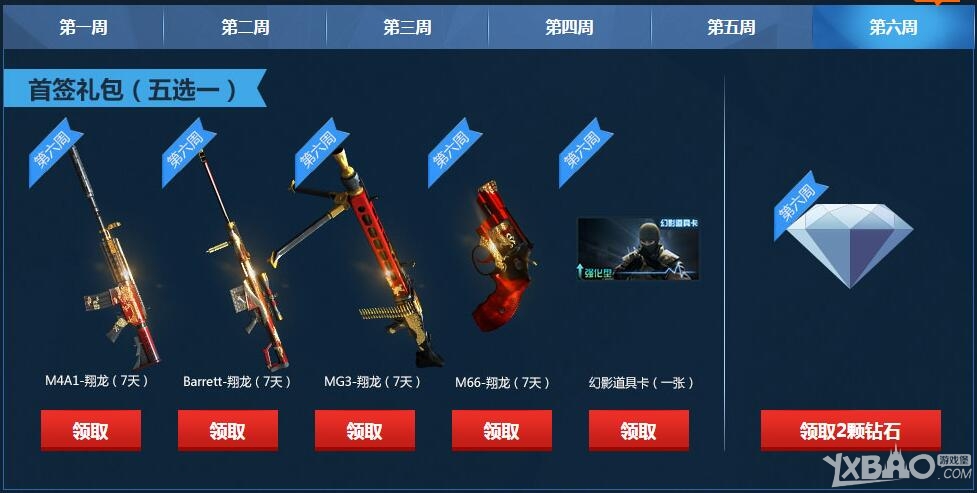Open the 第二周 week tab

245,27
